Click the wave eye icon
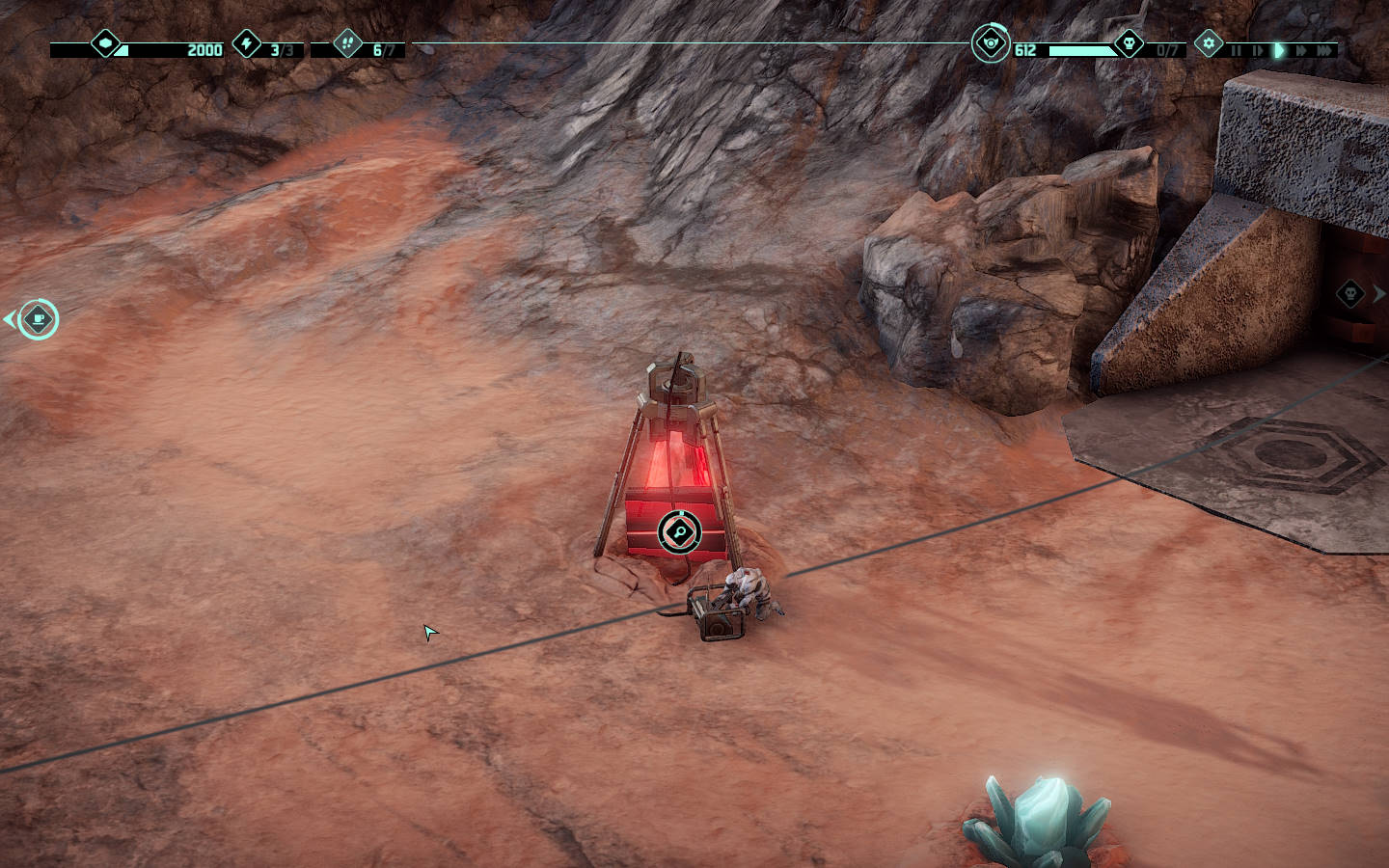The width and height of the screenshot is (1389, 868). tap(990, 43)
